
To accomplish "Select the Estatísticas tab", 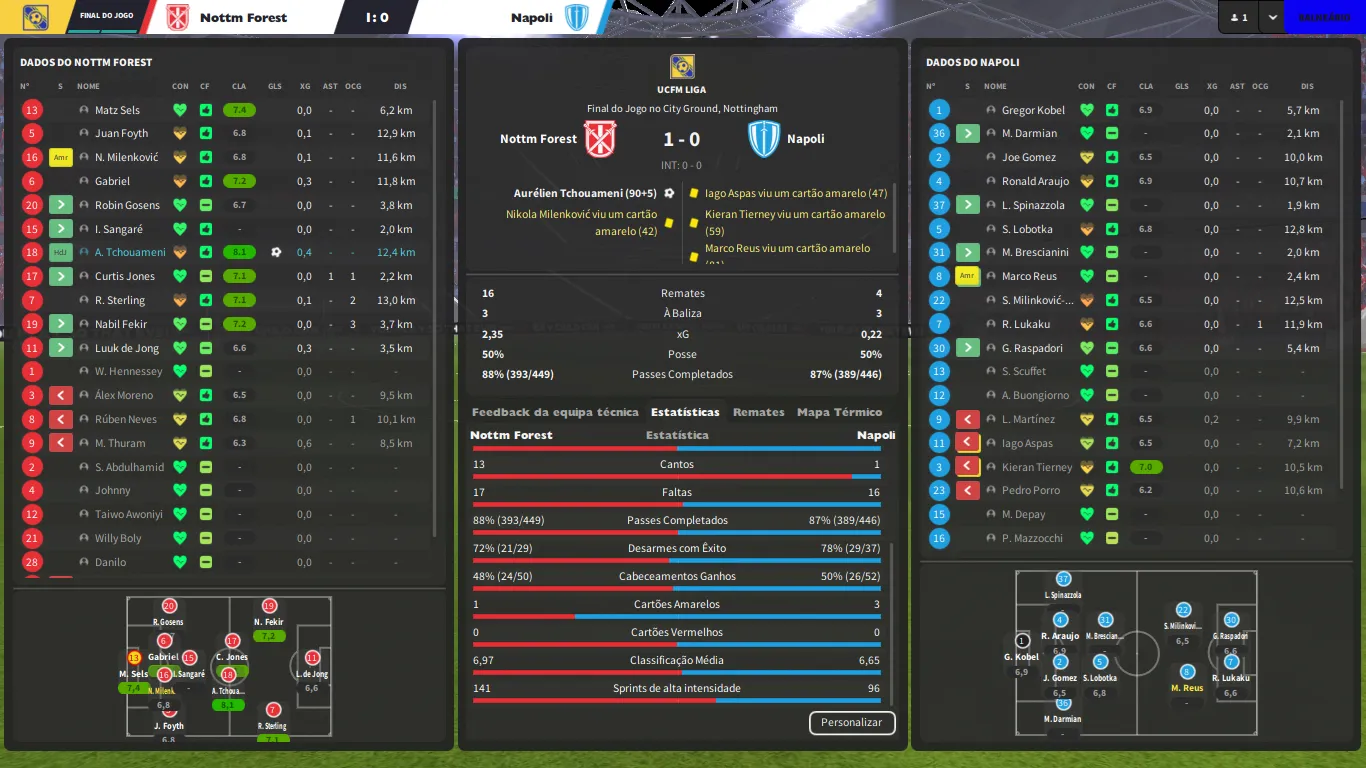I will point(685,412).
